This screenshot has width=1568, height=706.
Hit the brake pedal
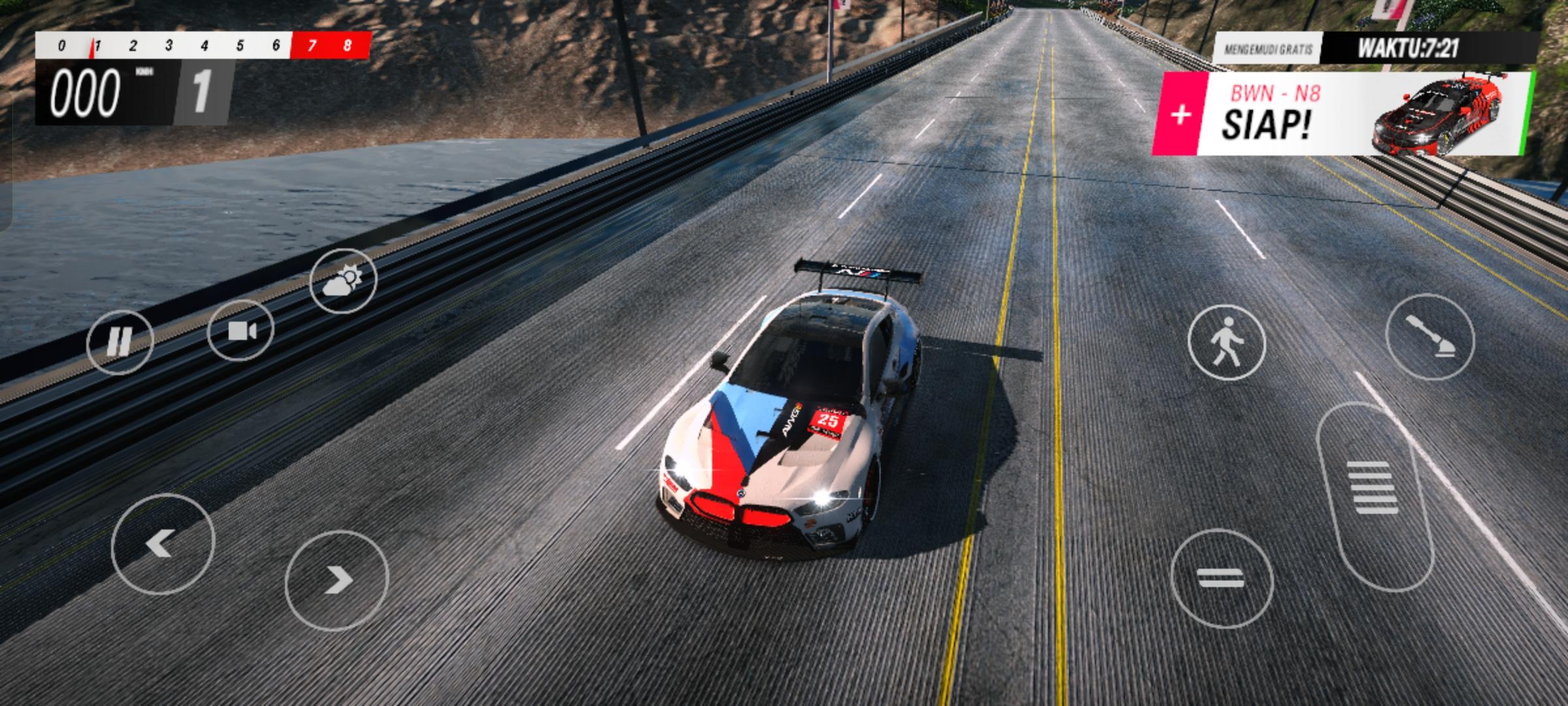click(x=1221, y=579)
